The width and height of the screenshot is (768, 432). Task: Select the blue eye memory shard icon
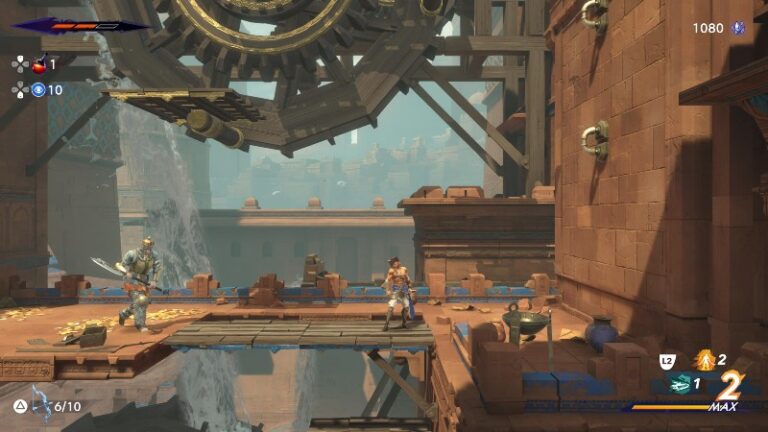click(39, 90)
